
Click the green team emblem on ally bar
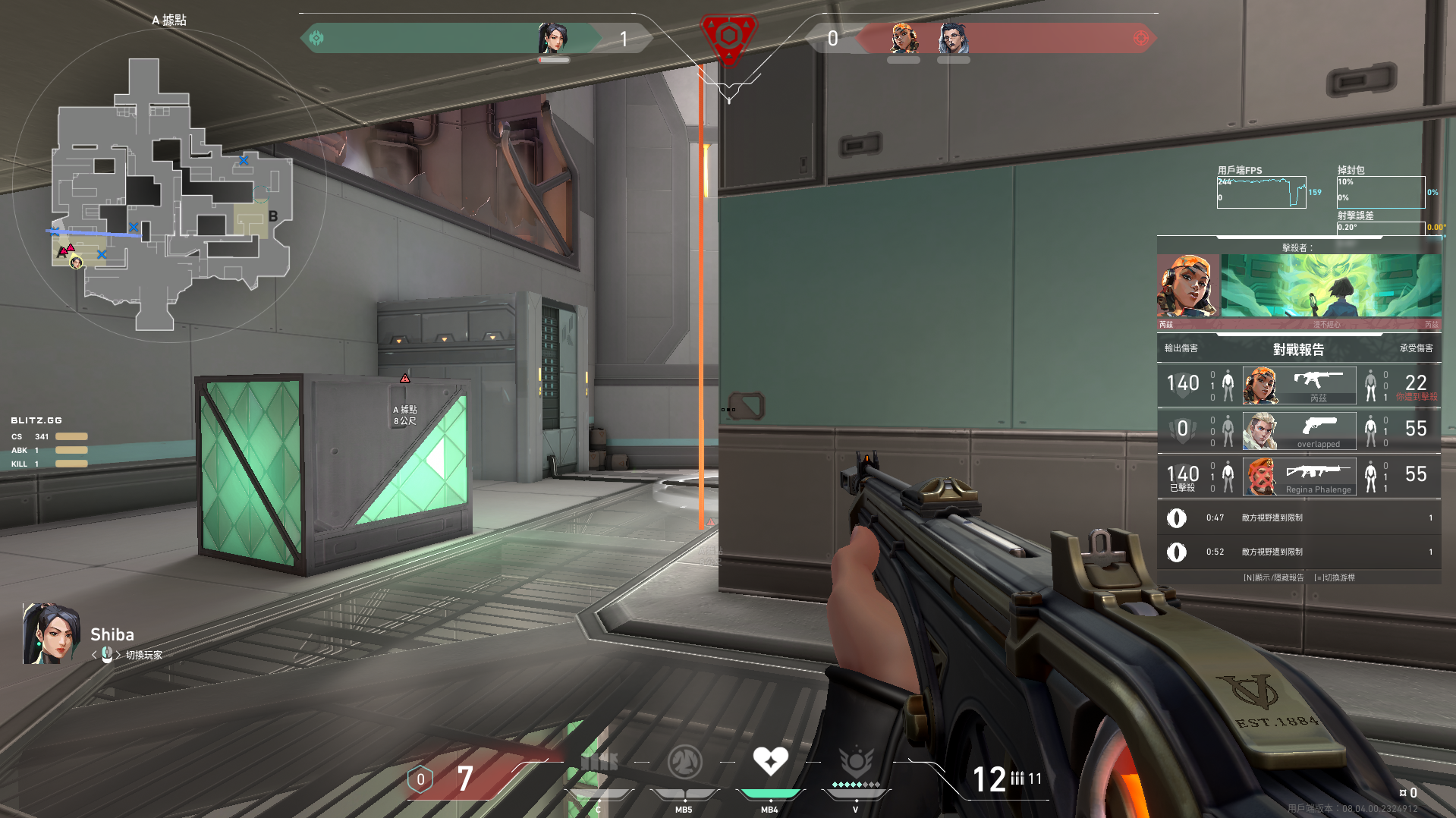click(x=316, y=38)
